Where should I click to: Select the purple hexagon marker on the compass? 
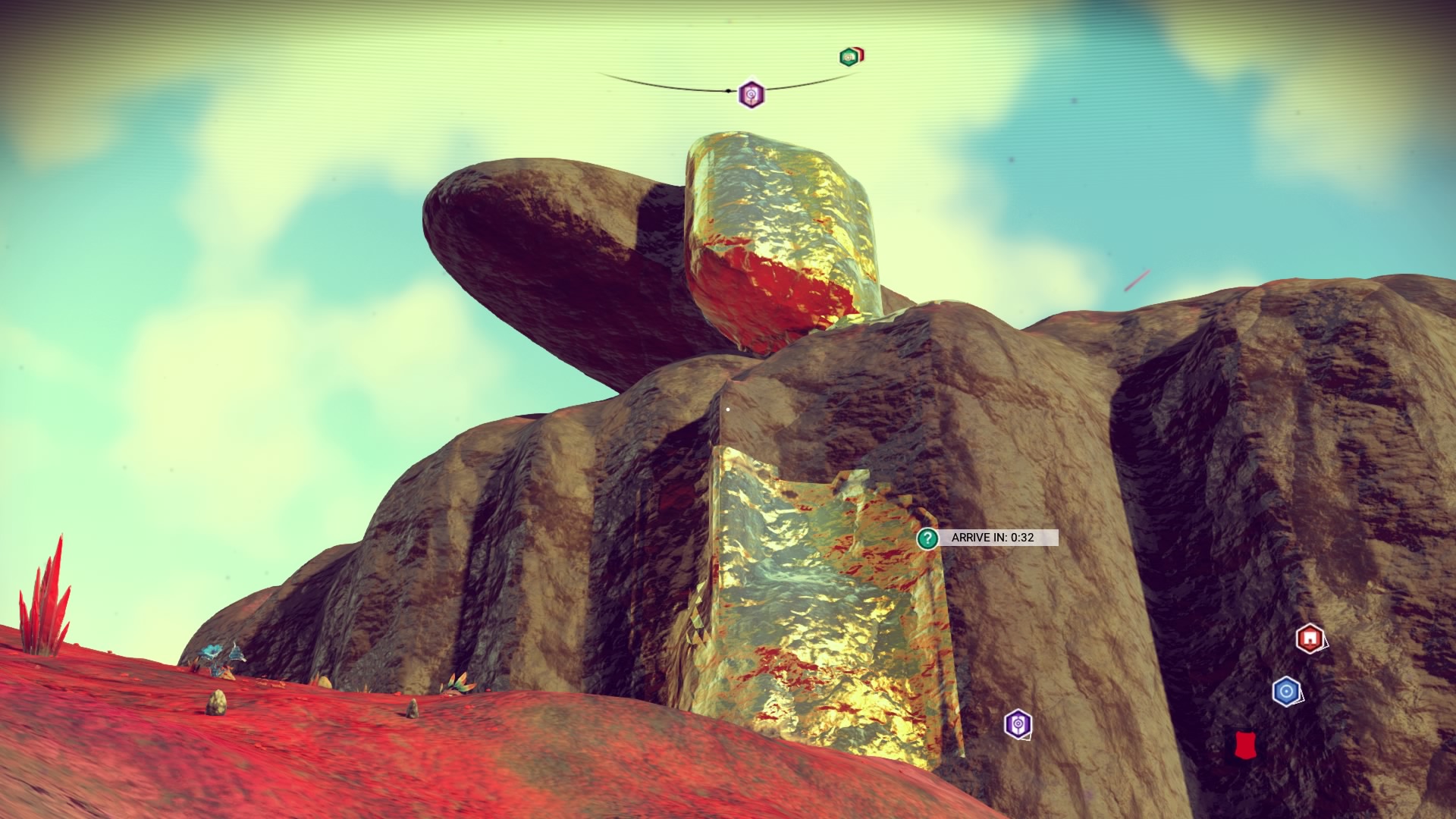751,94
